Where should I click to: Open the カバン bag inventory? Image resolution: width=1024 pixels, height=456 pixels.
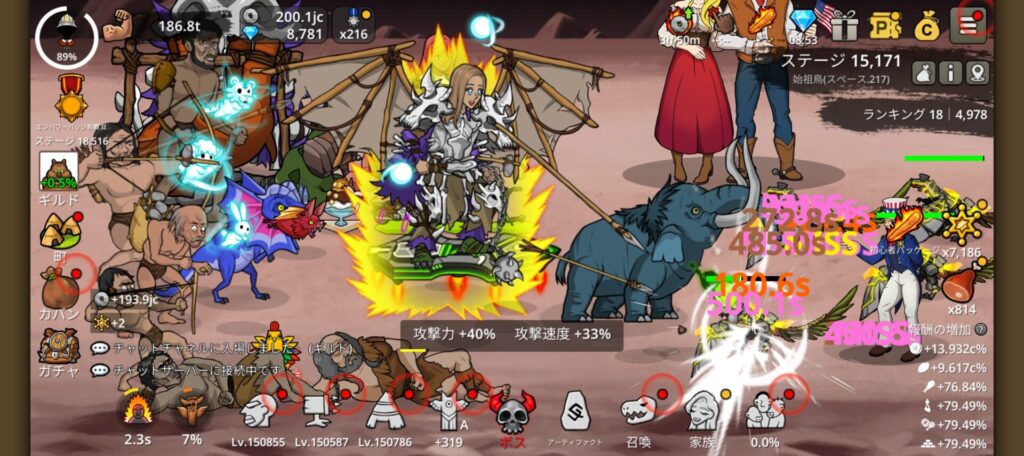click(x=59, y=292)
